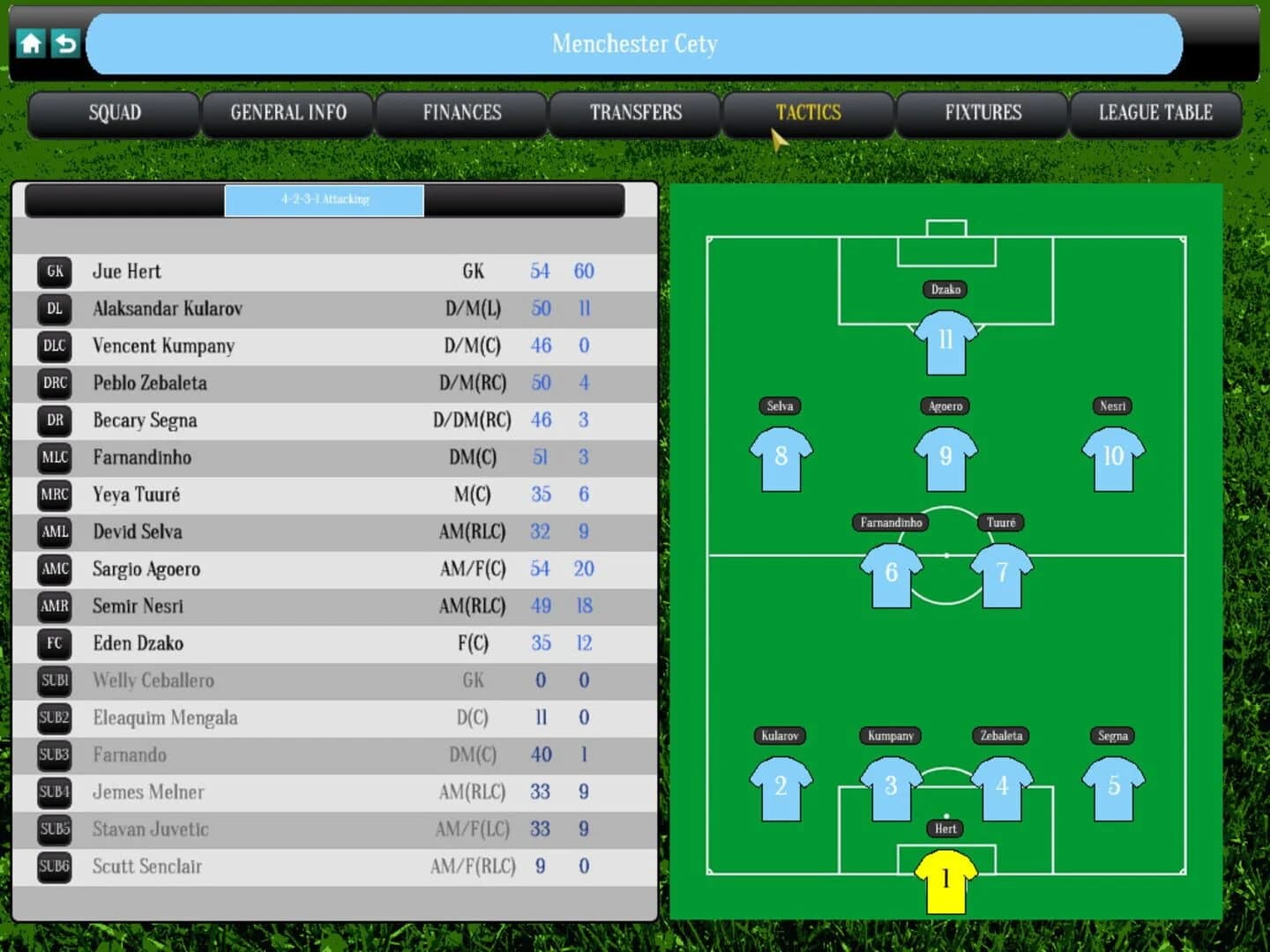The width and height of the screenshot is (1270, 952).
Task: Click the DL badge next to Alaksandar Kularov
Action: (x=53, y=309)
